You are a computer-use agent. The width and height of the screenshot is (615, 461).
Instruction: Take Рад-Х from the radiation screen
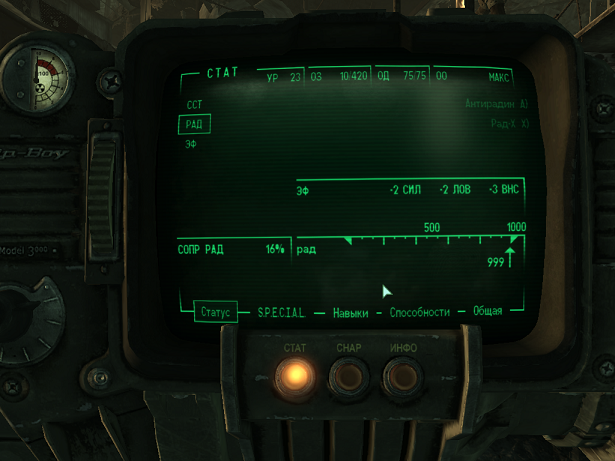tap(509, 124)
